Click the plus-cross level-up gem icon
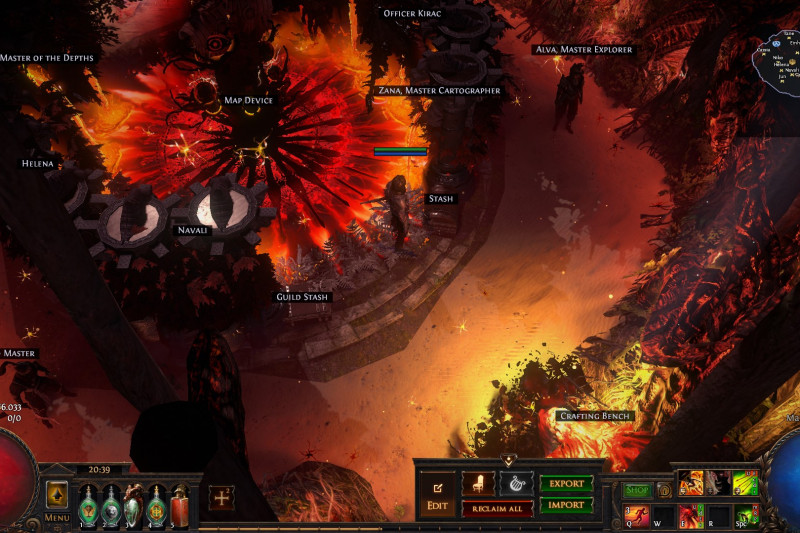 (x=222, y=498)
